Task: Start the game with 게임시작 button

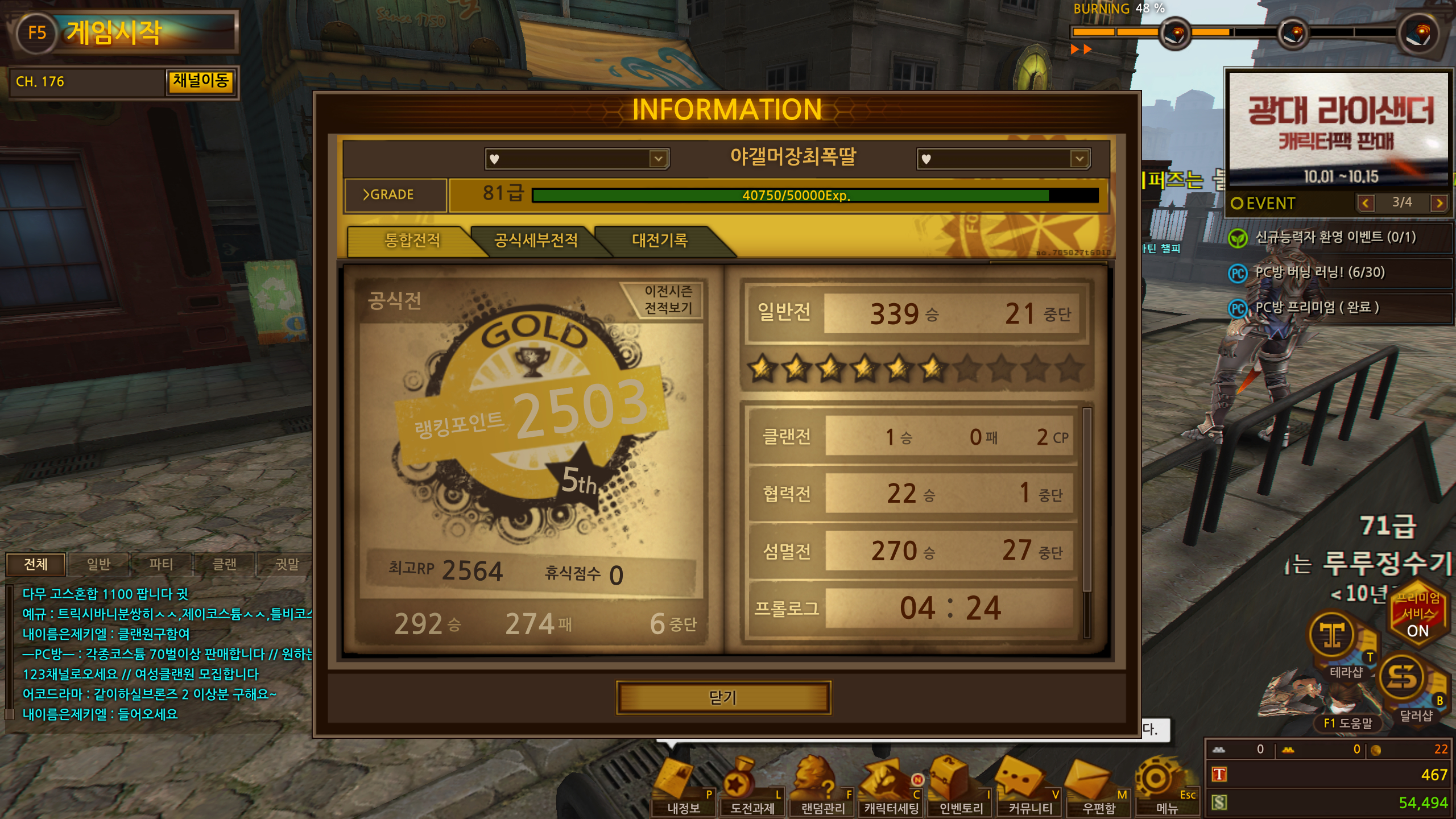Action: click(122, 32)
